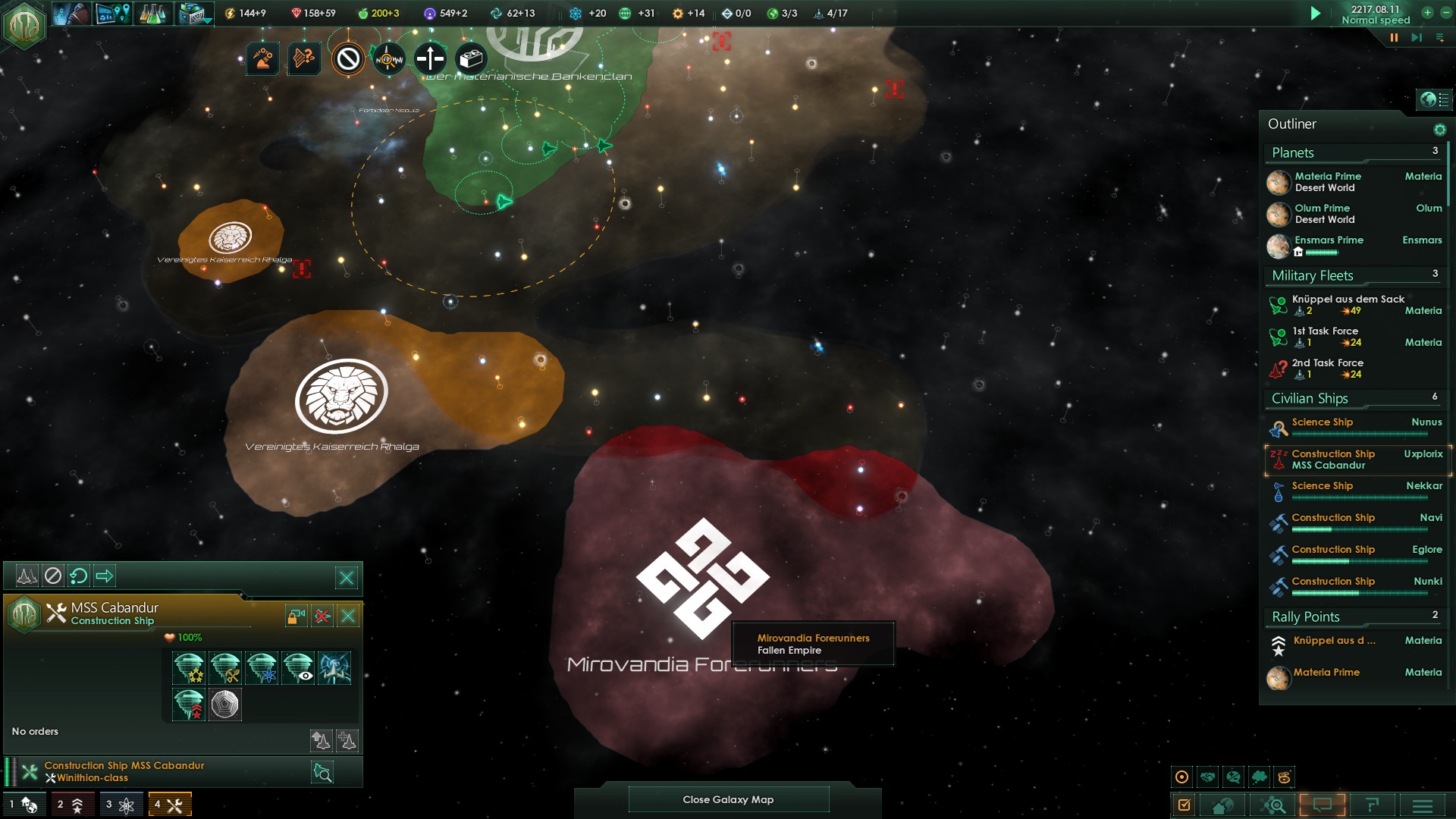This screenshot has height=819, width=1456.
Task: Open the Outliner settings gear
Action: point(1439,130)
